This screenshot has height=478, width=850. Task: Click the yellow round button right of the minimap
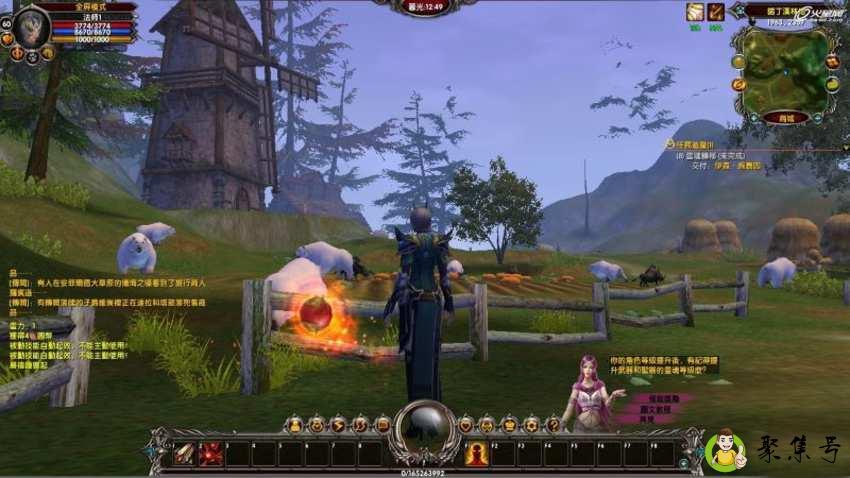tap(832, 85)
